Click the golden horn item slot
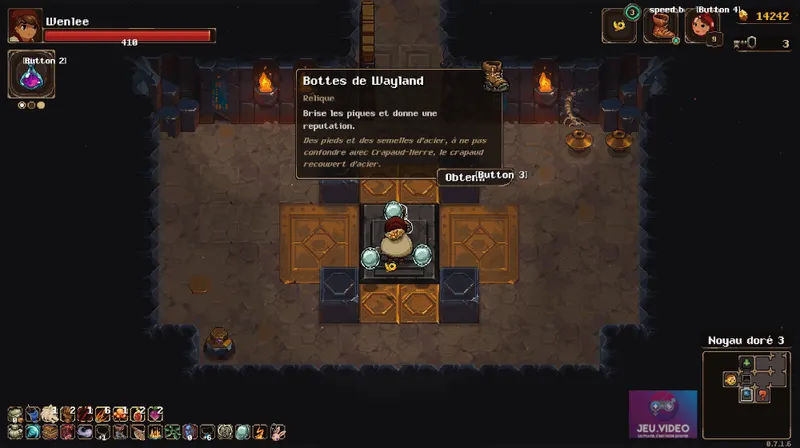The width and height of the screenshot is (800, 448). tap(619, 26)
